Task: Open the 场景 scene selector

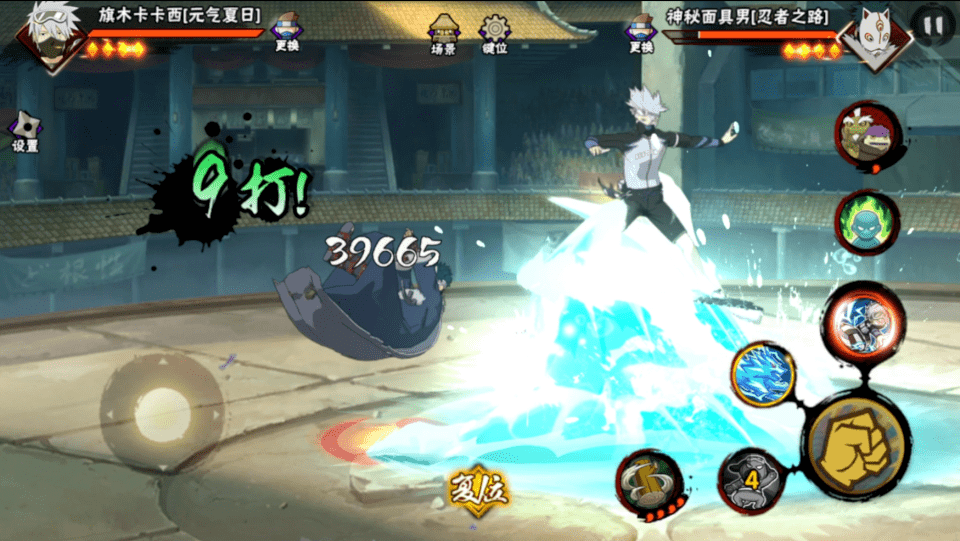Action: pyautogui.click(x=443, y=33)
